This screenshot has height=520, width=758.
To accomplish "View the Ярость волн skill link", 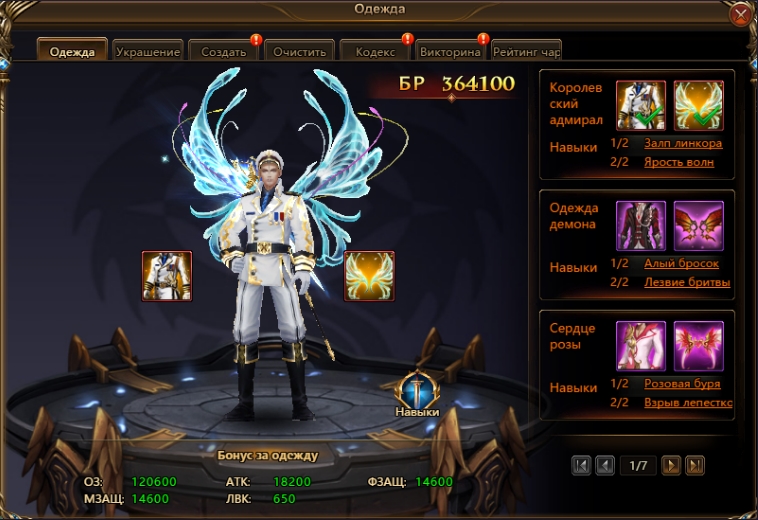I will point(679,162).
